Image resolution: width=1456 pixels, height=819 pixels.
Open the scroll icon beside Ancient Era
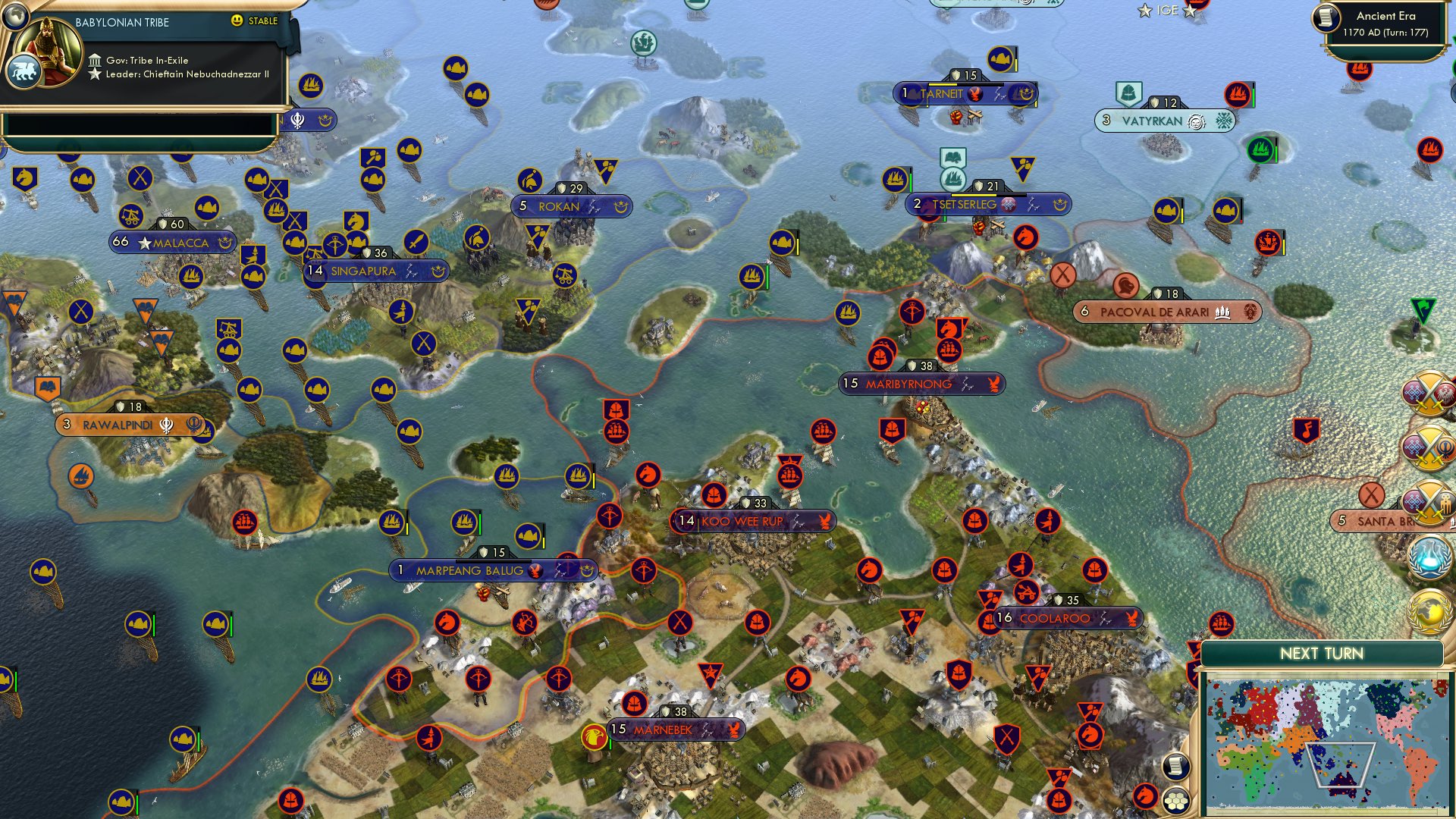pos(1326,17)
